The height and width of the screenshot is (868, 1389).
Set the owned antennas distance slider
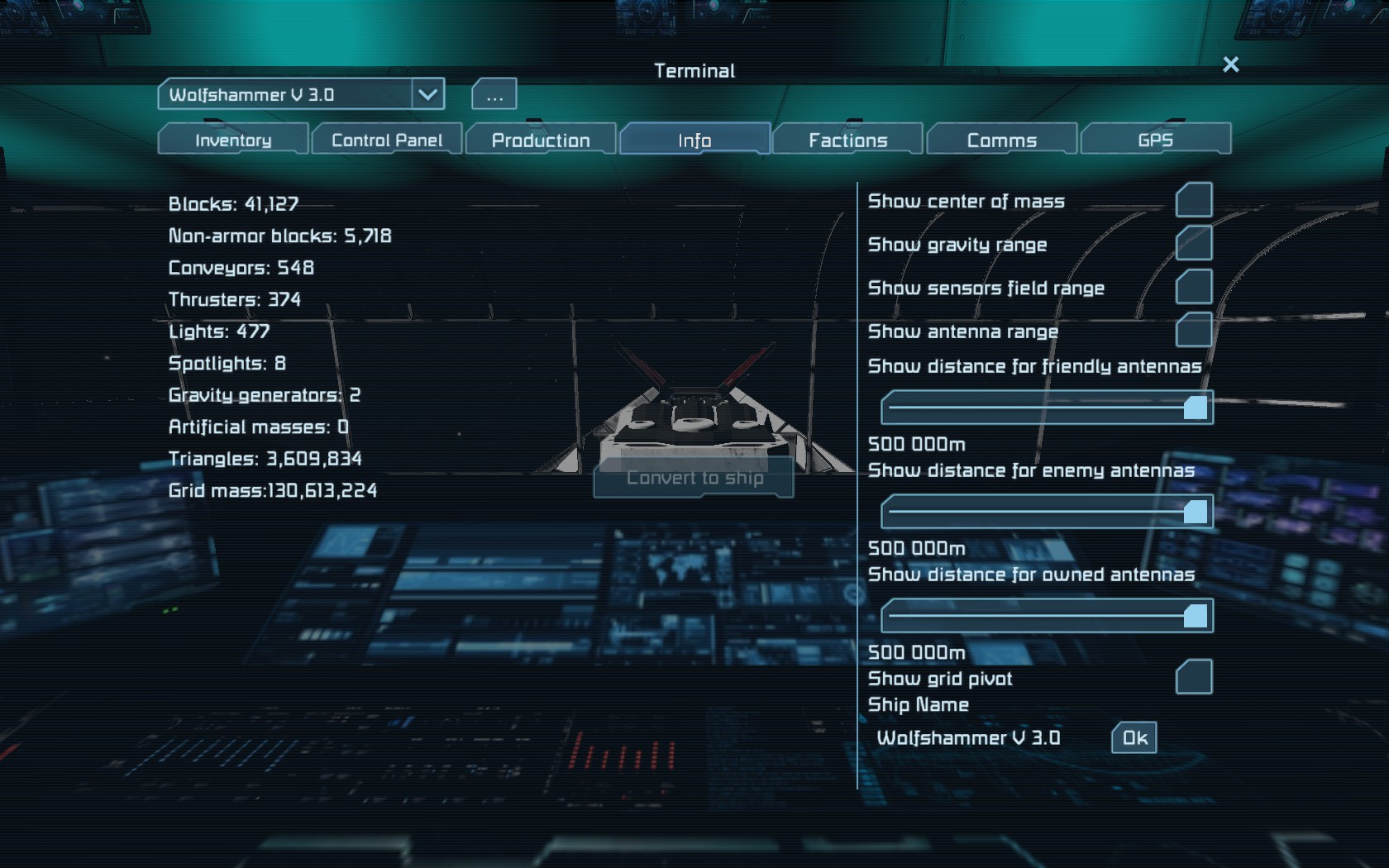tap(1047, 616)
